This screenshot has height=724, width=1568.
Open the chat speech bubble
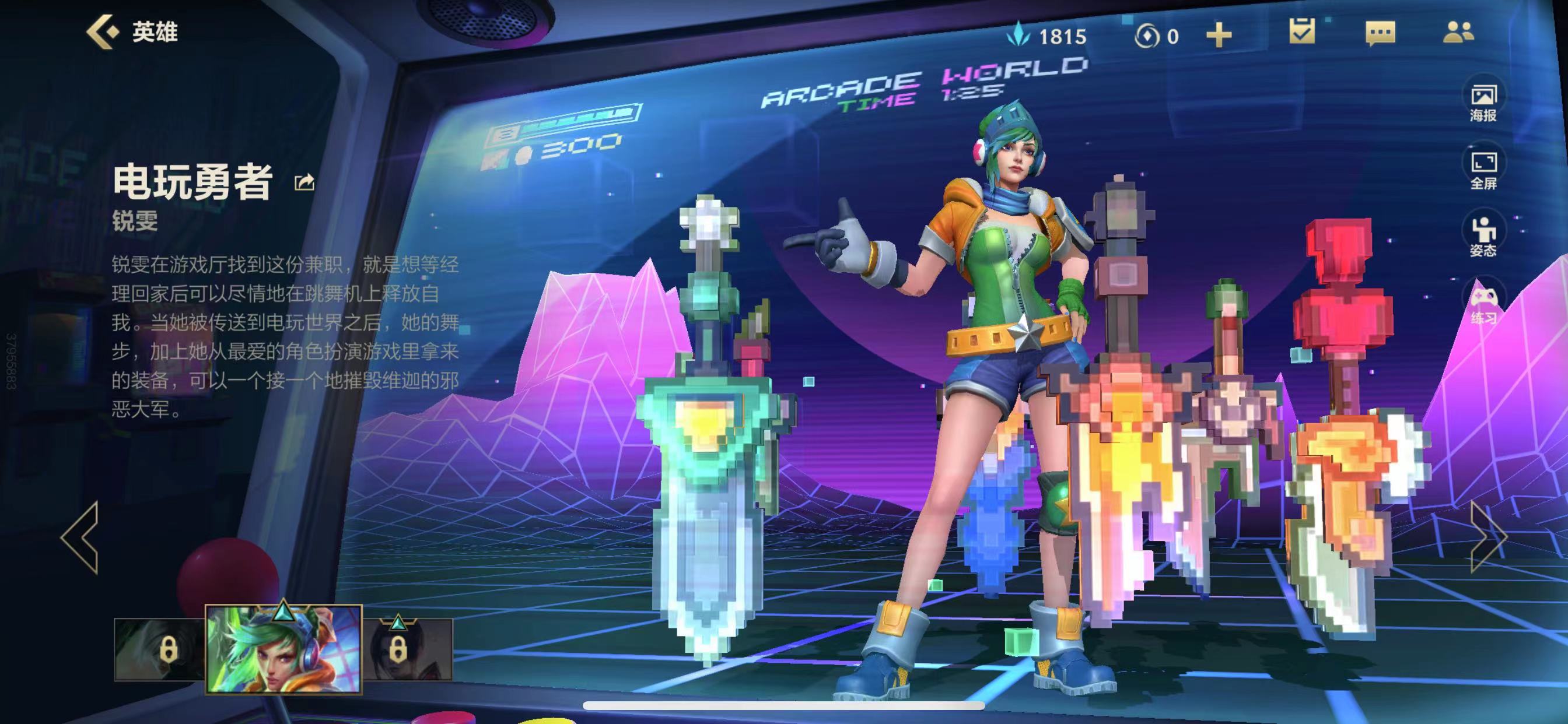[x=1380, y=33]
